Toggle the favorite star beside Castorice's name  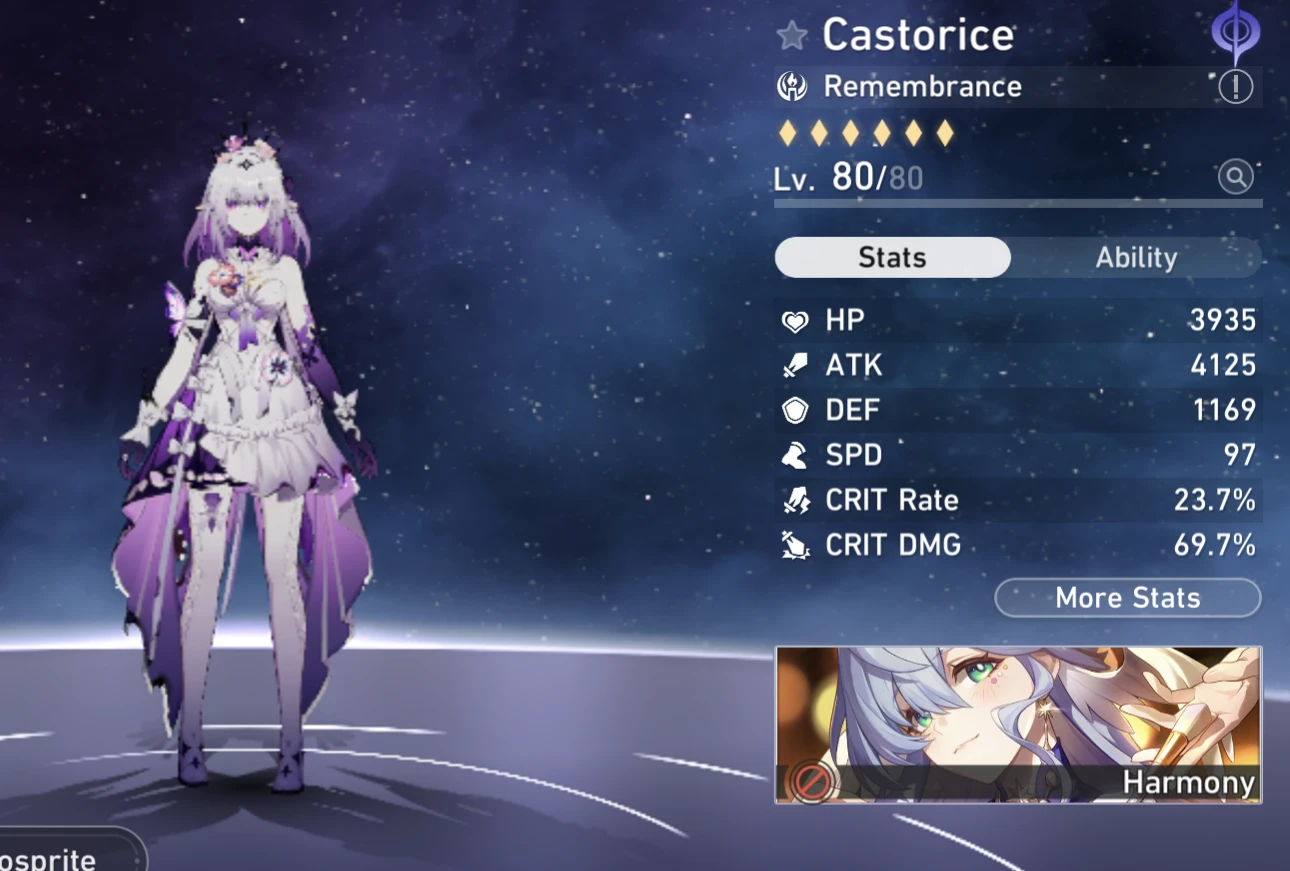pyautogui.click(x=791, y=34)
